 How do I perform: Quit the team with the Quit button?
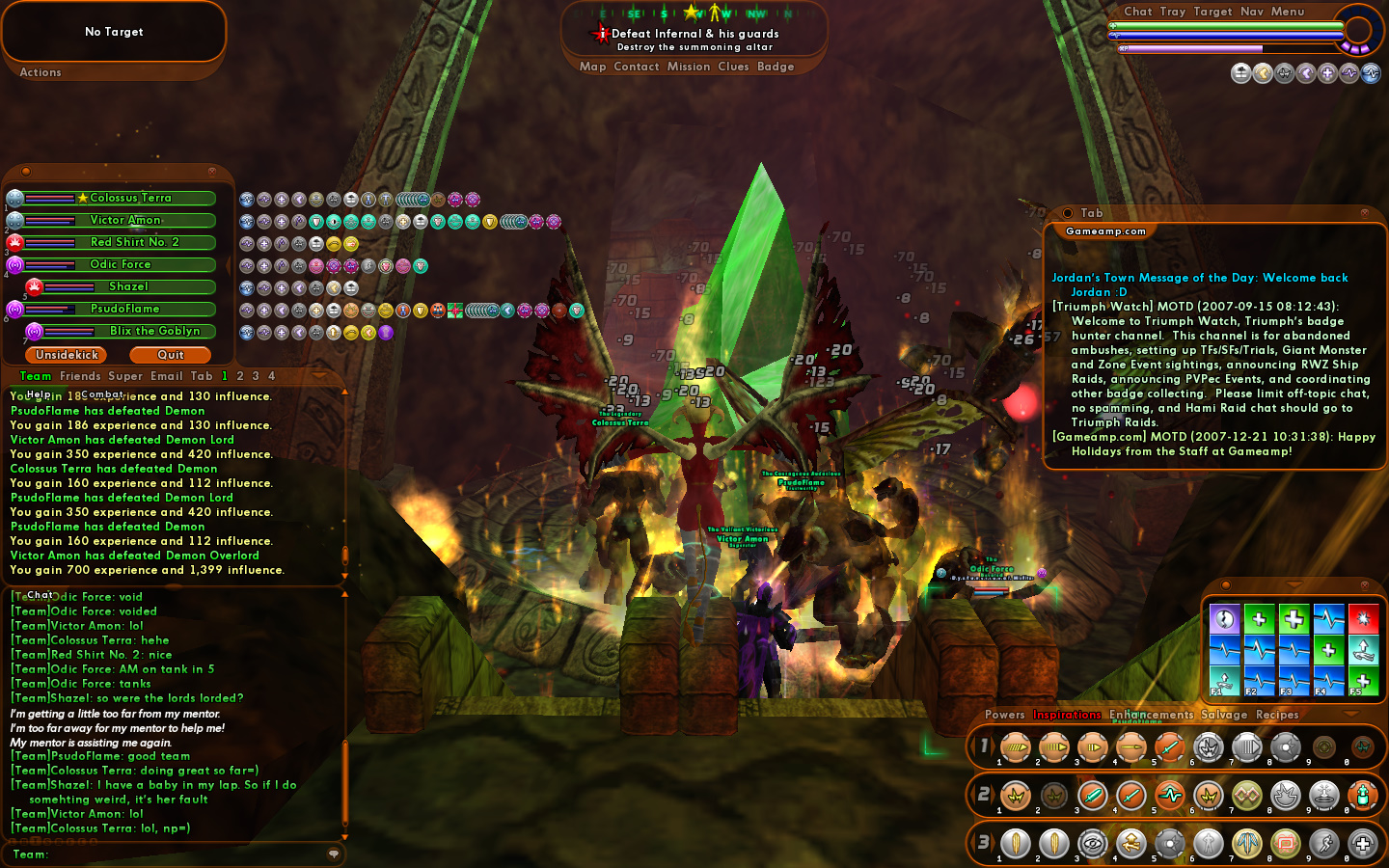coord(171,355)
